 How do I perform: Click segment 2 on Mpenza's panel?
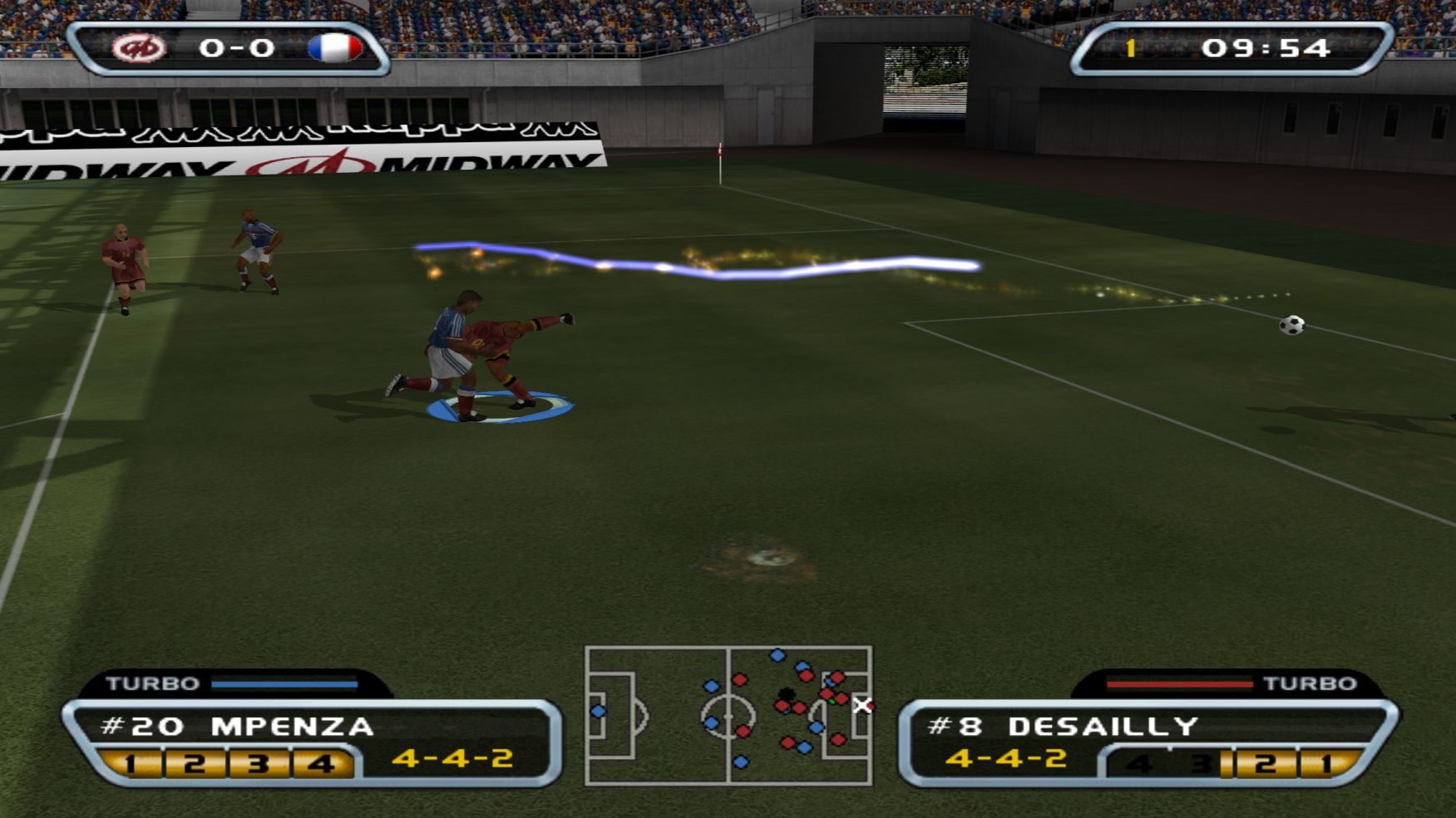coord(195,762)
